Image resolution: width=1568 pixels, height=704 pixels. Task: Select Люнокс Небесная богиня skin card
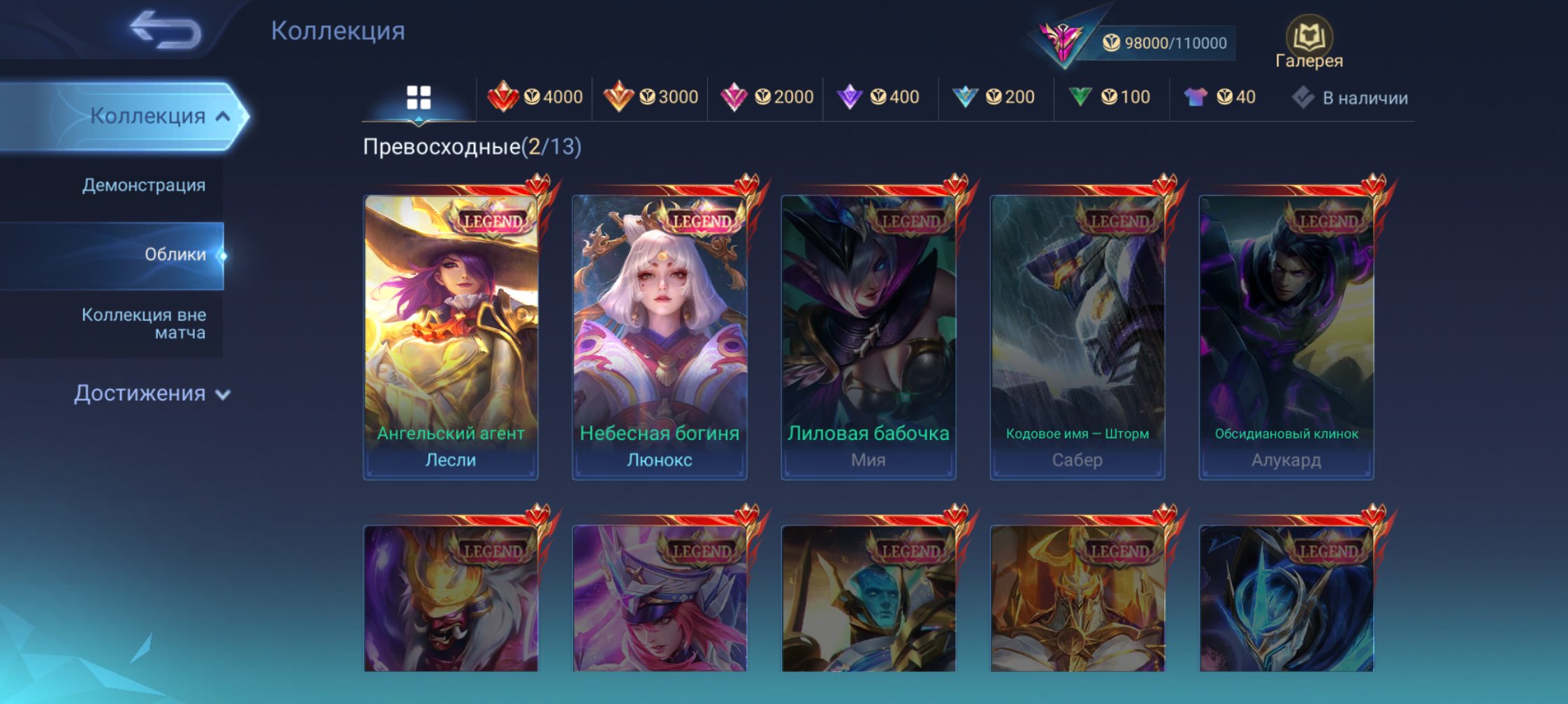click(x=660, y=337)
